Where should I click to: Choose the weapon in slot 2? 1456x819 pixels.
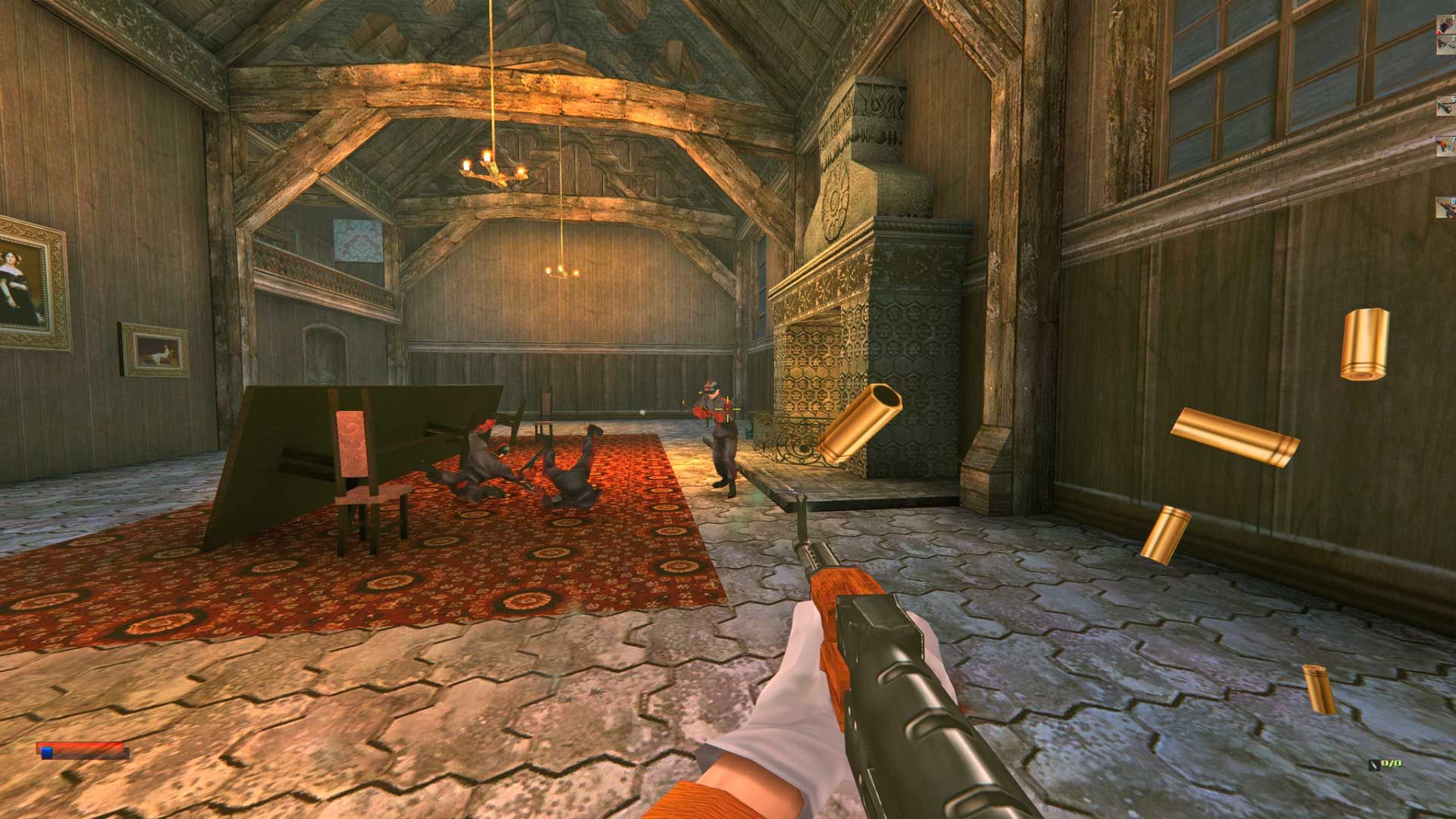click(1445, 45)
